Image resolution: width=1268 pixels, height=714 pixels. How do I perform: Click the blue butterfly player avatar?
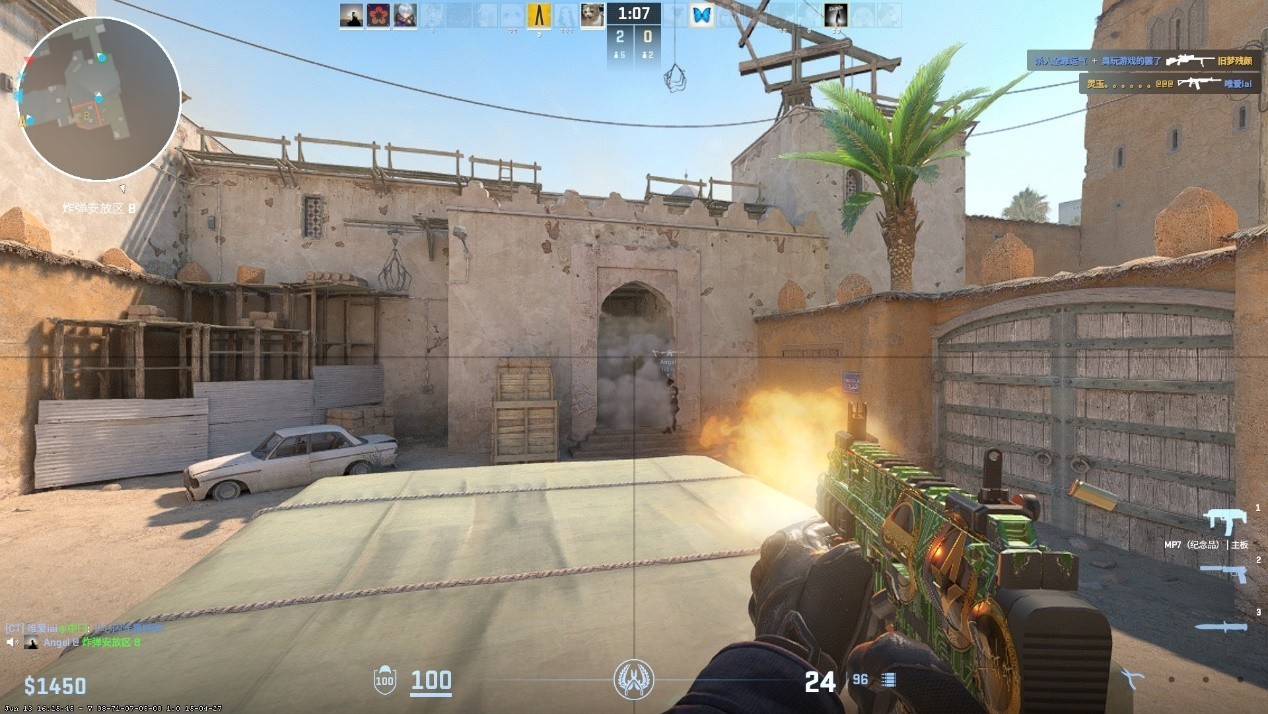701,15
